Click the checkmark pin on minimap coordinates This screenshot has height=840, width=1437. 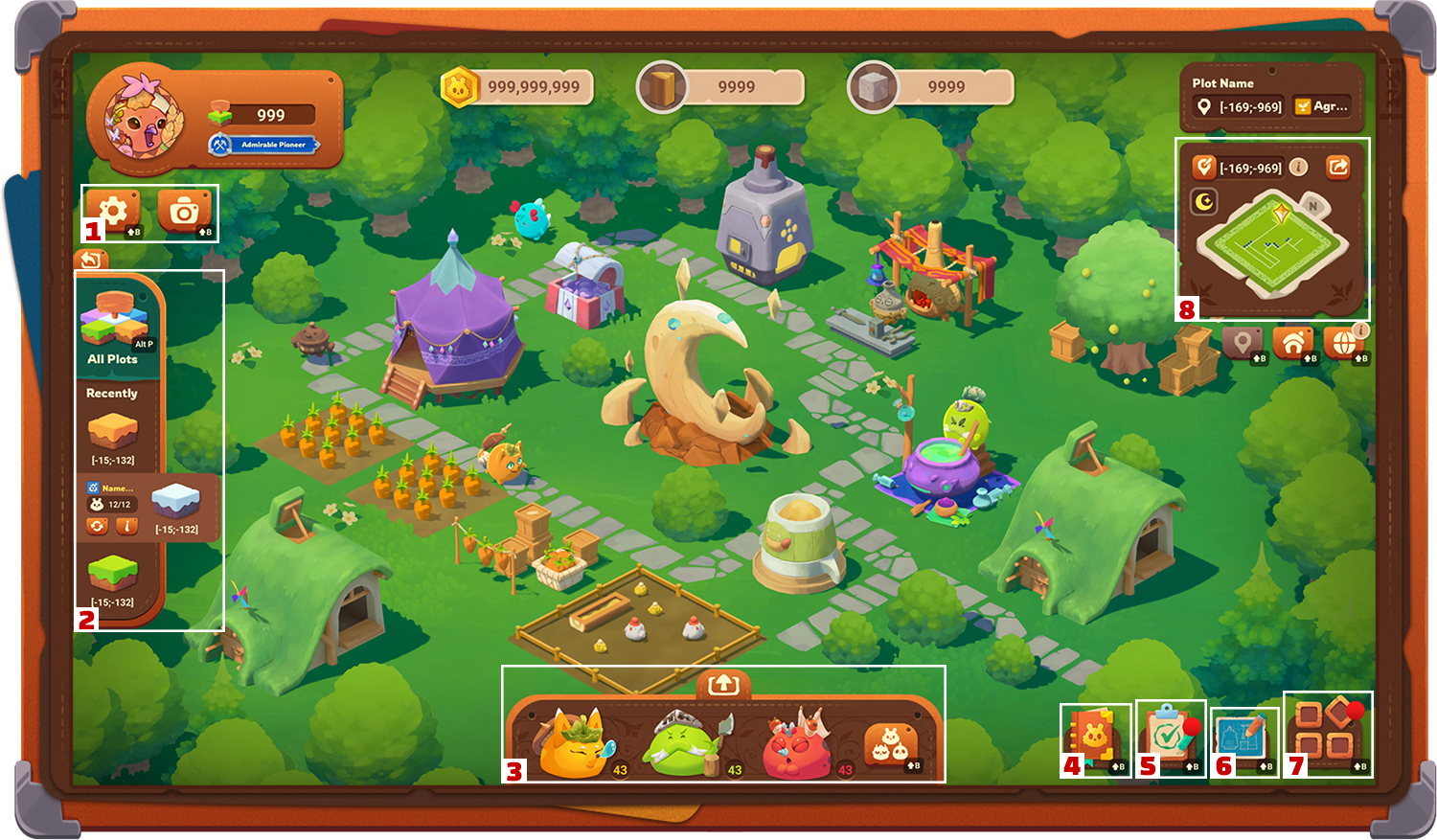pyautogui.click(x=1205, y=167)
